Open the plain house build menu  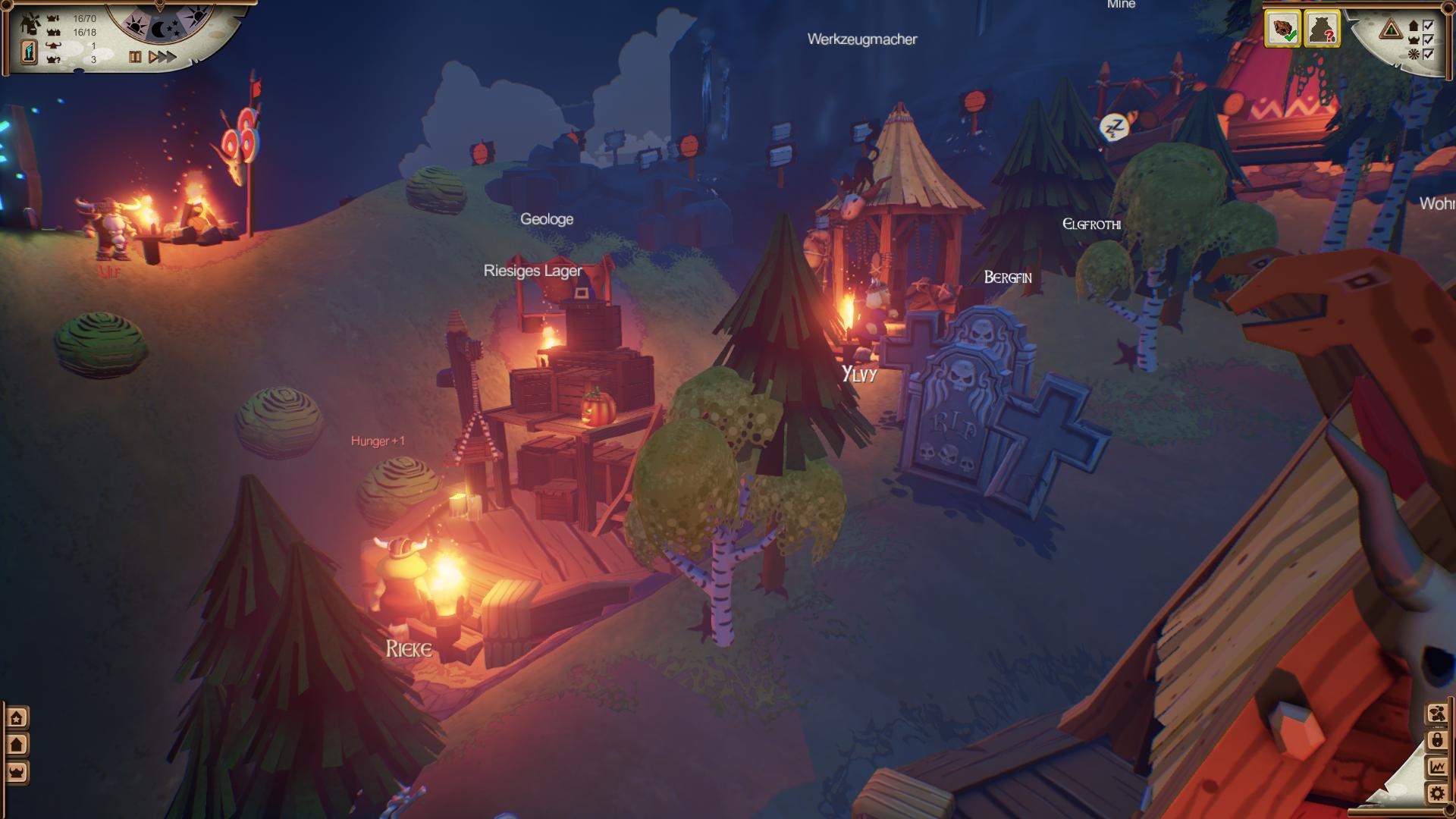pyautogui.click(x=17, y=745)
